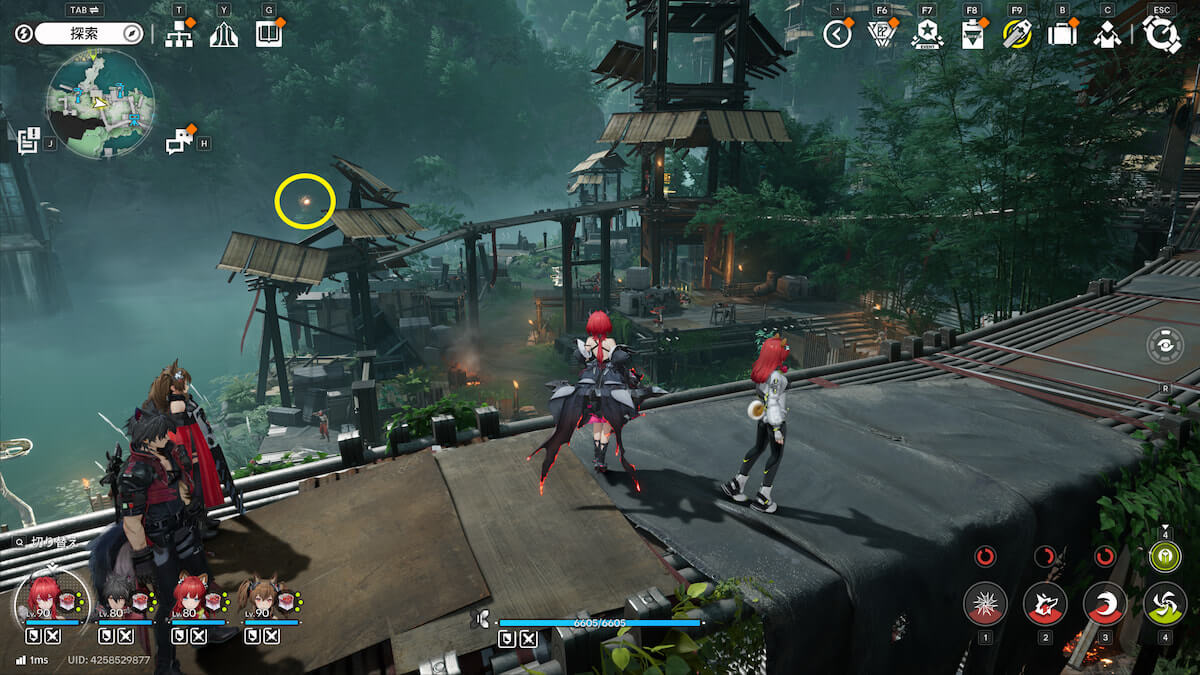Open the yellow-ringed ticket icon
Screen dimensions: 1200x675
(1017, 34)
